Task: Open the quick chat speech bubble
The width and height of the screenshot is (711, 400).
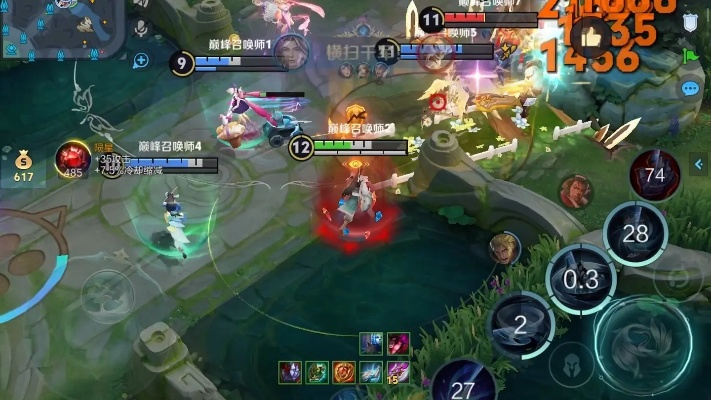Action: (690, 89)
